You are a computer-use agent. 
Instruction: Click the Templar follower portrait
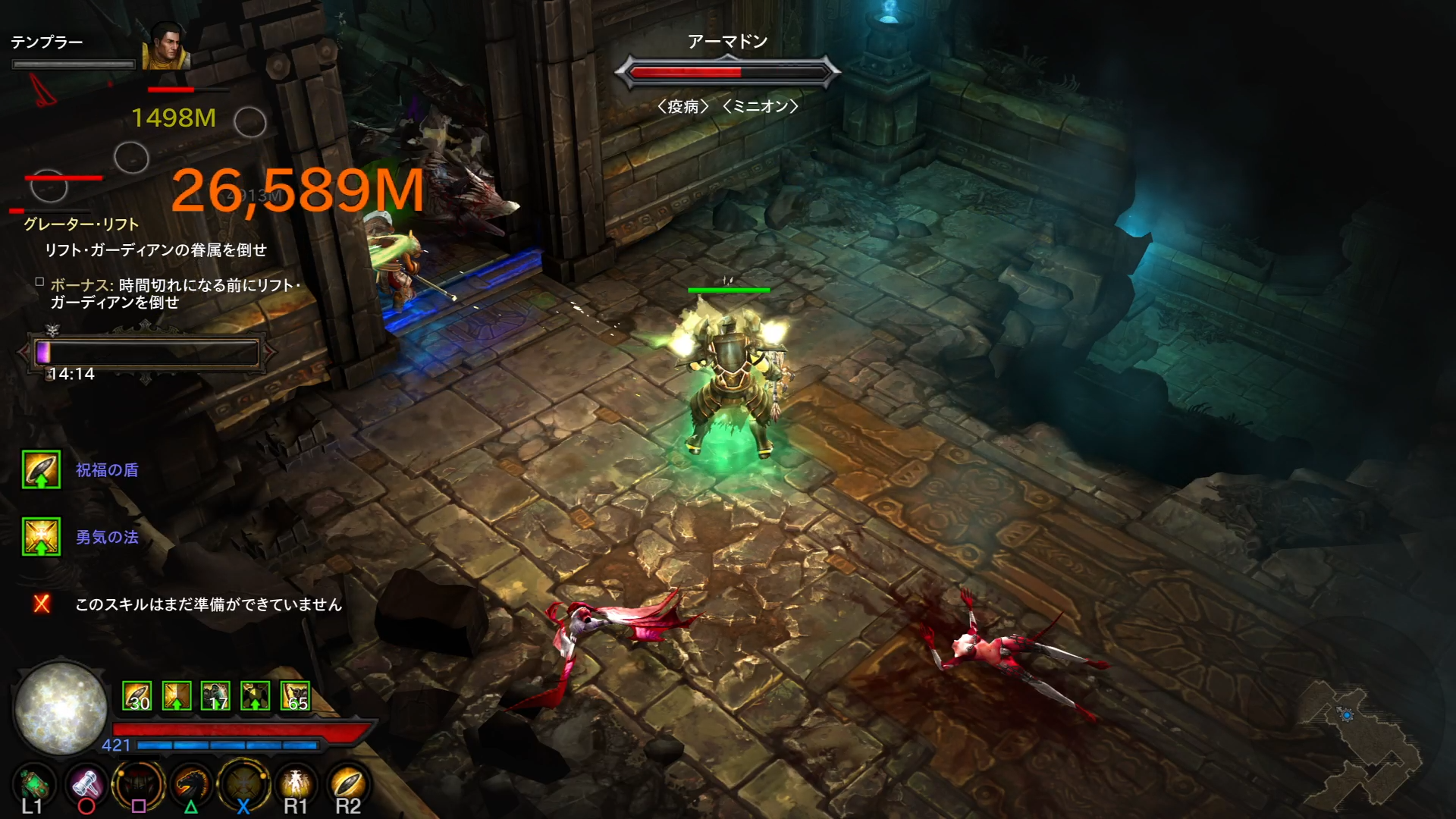(x=165, y=47)
